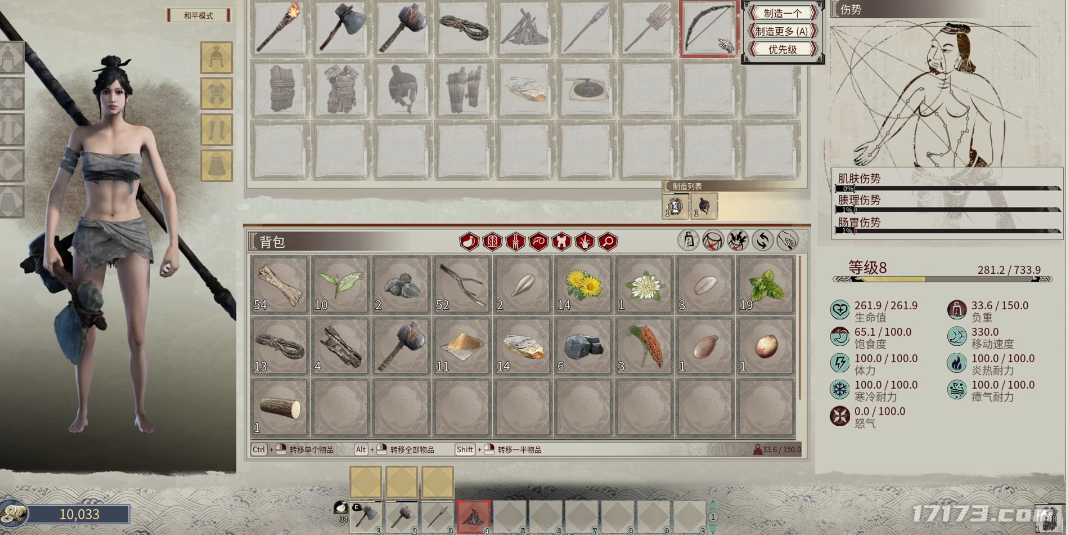Filter backpack with the magnifier search icon

point(607,241)
